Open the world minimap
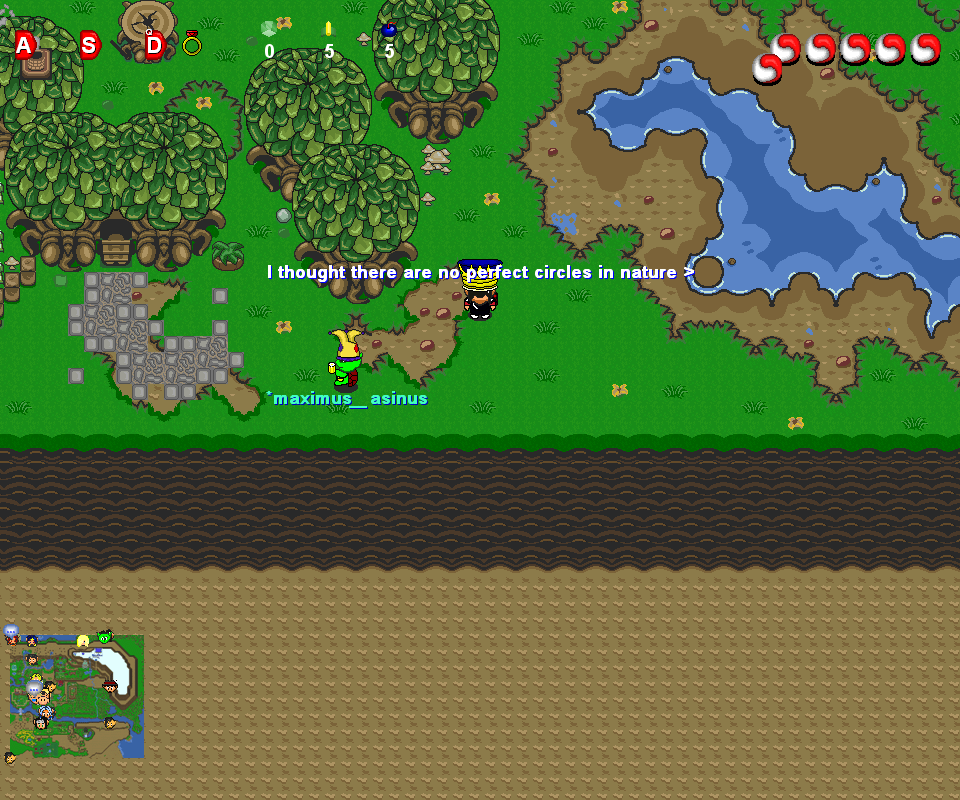This screenshot has height=800, width=960. pyautogui.click(x=77, y=697)
